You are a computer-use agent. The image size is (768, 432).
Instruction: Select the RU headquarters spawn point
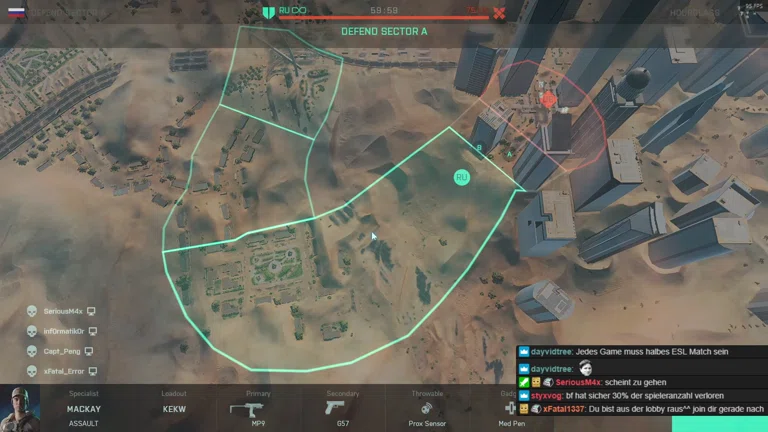[461, 177]
